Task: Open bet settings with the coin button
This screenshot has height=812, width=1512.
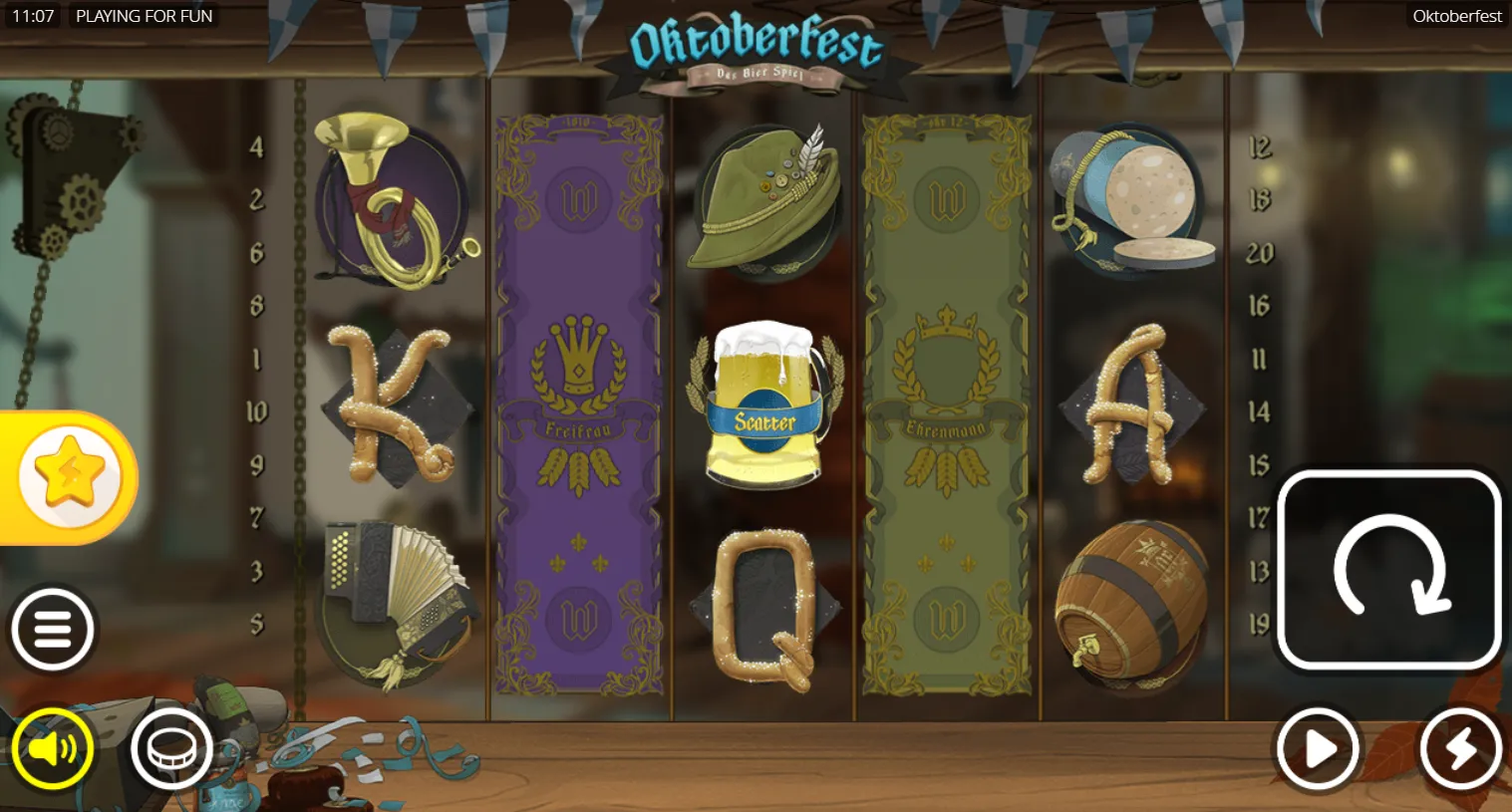Action: pos(171,749)
